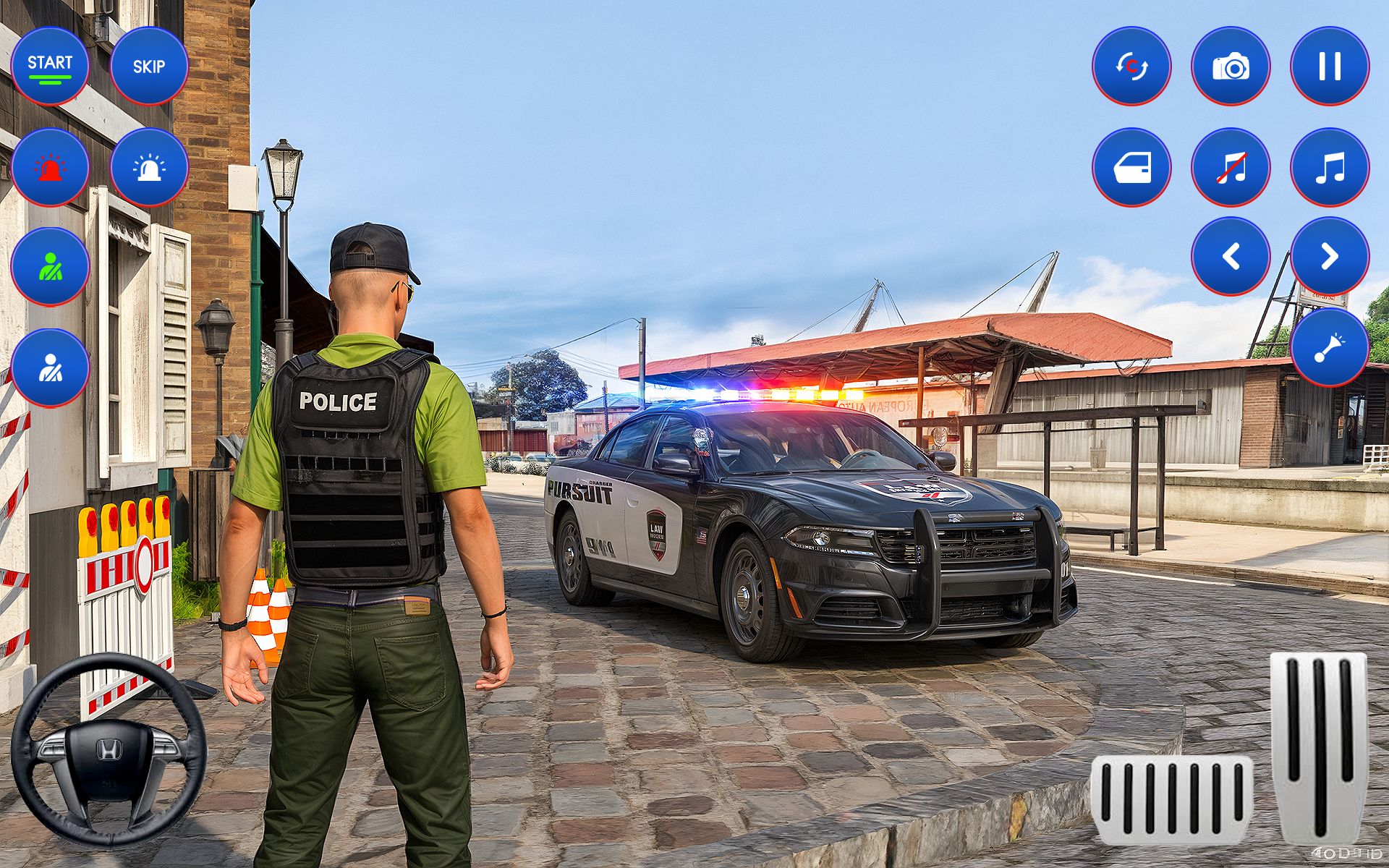Pause the game
Viewport: 1389px width, 868px height.
coord(1331,65)
